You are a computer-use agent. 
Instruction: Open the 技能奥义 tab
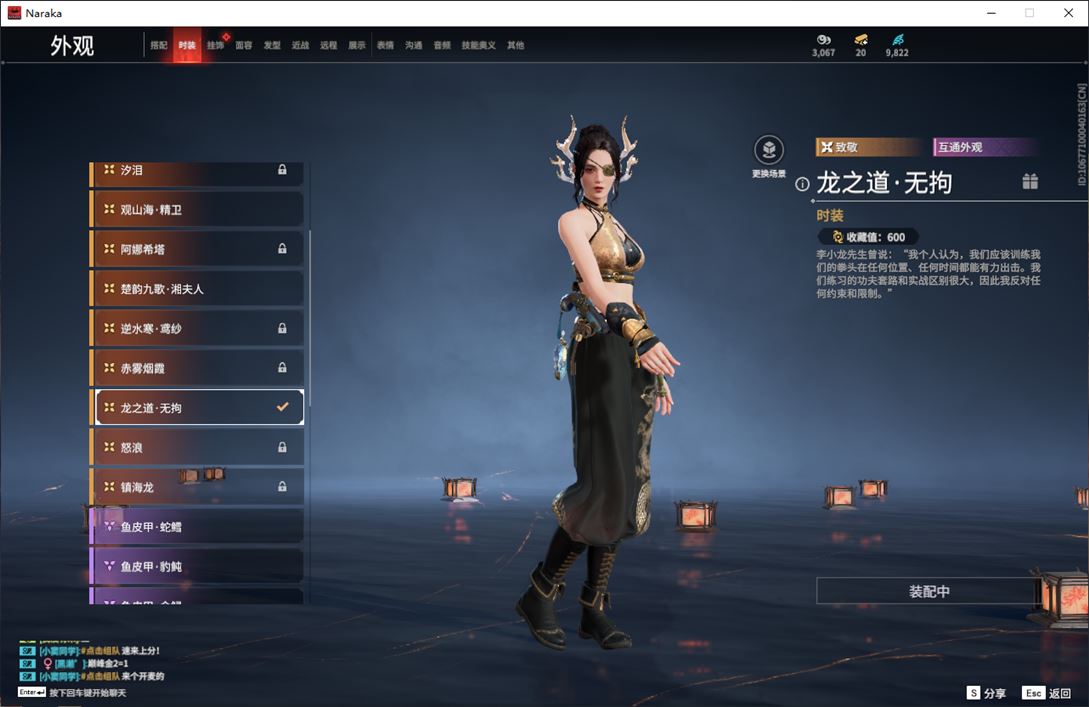(x=478, y=45)
